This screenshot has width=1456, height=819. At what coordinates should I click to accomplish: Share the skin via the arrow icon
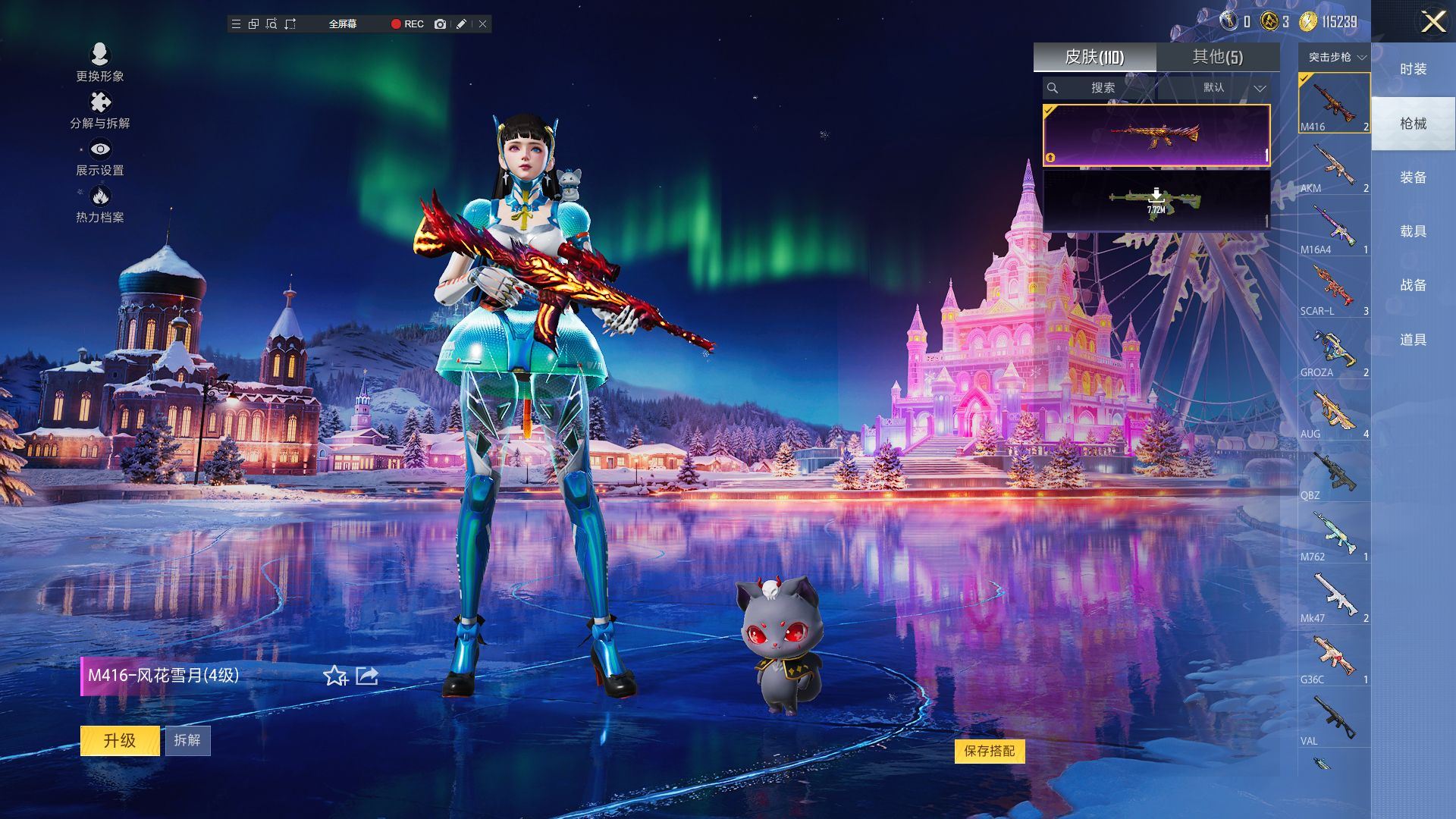[x=367, y=675]
